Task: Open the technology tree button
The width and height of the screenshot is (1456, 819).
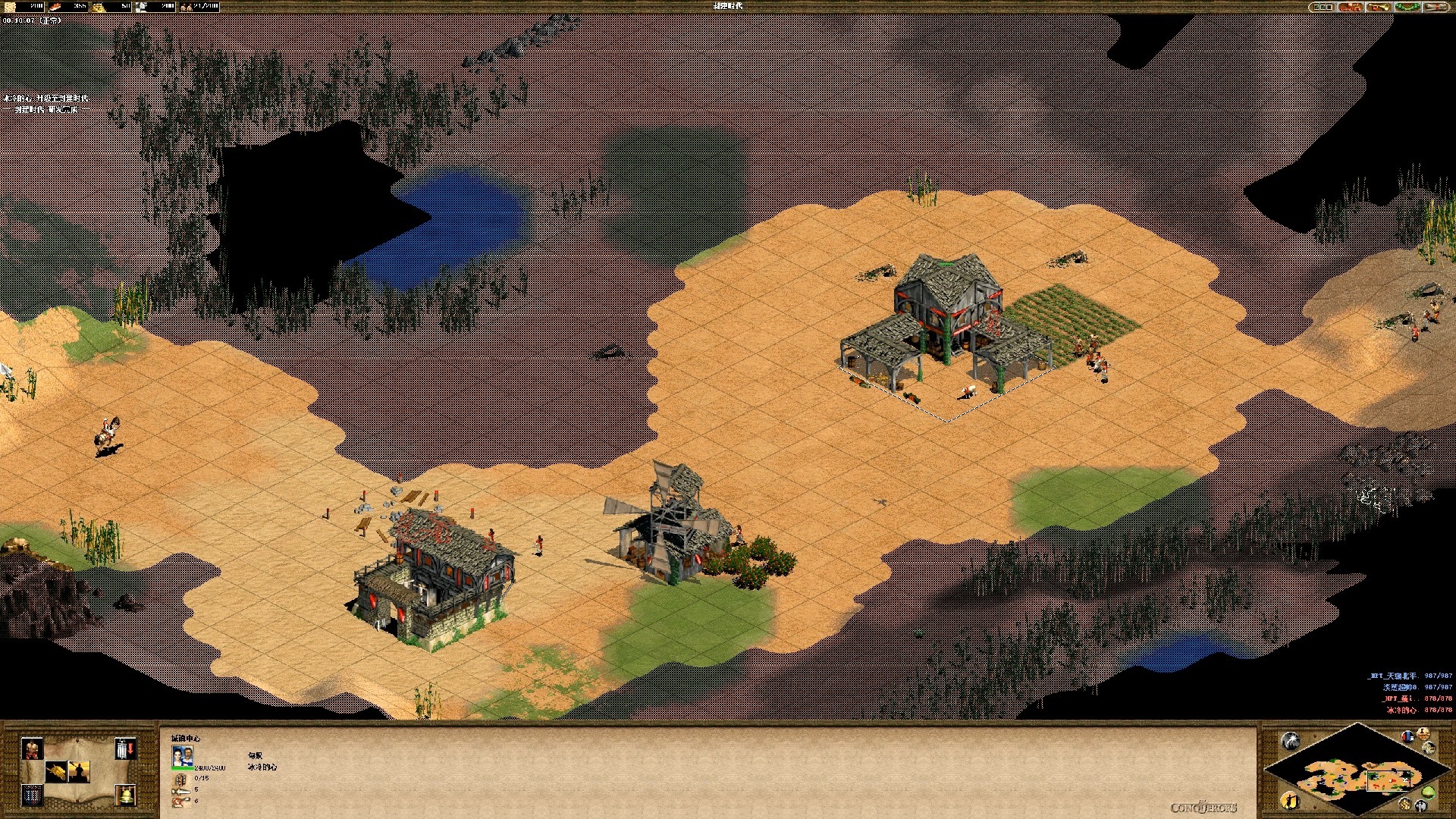Action: tap(1350, 7)
